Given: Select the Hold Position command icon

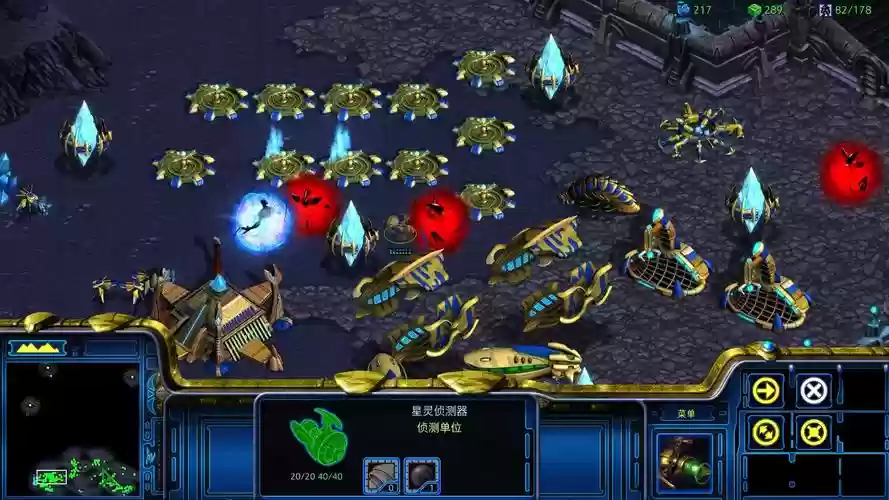Looking at the screenshot, I should [814, 432].
